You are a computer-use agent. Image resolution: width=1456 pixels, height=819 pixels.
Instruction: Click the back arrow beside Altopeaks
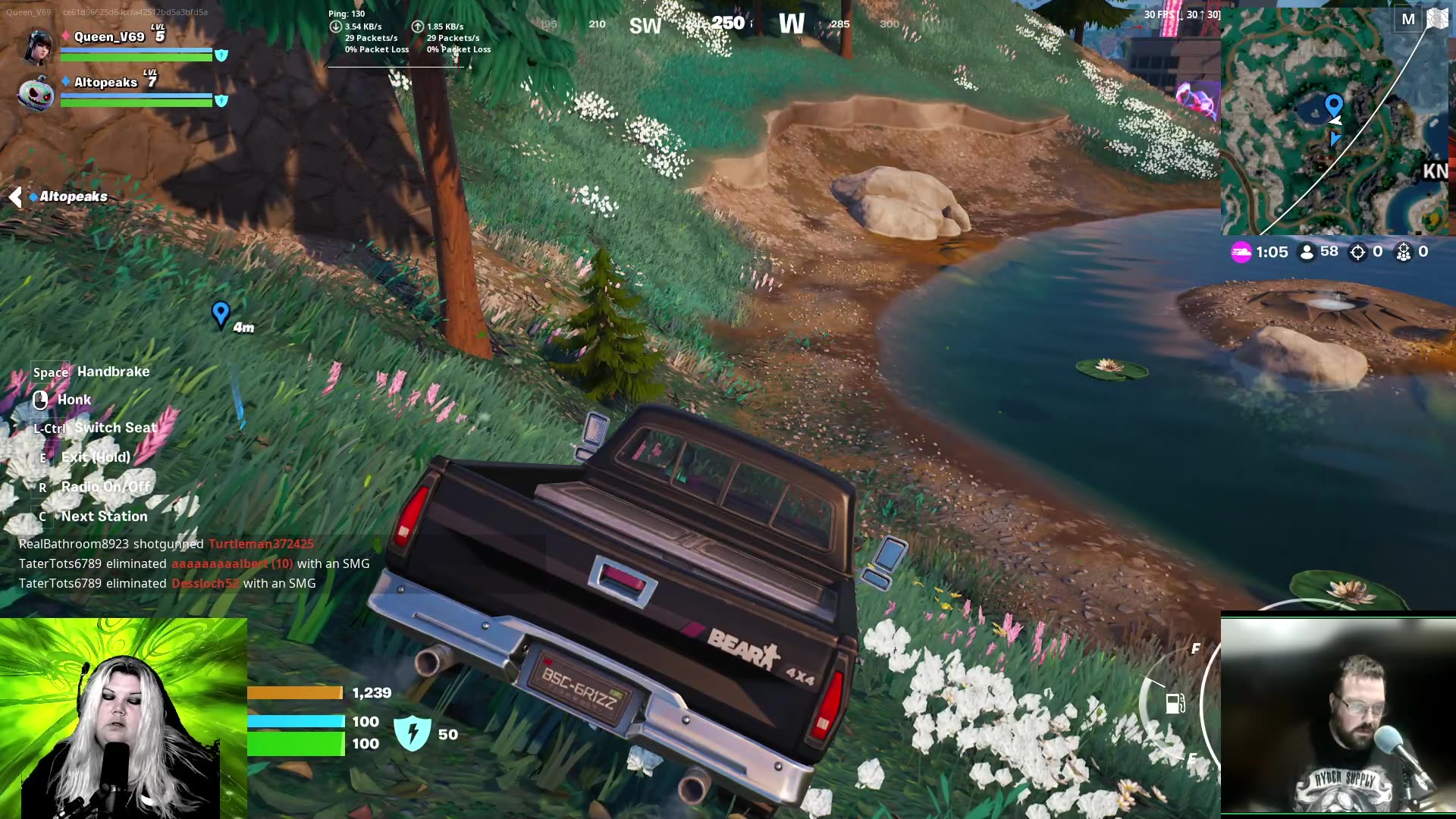pyautogui.click(x=15, y=197)
